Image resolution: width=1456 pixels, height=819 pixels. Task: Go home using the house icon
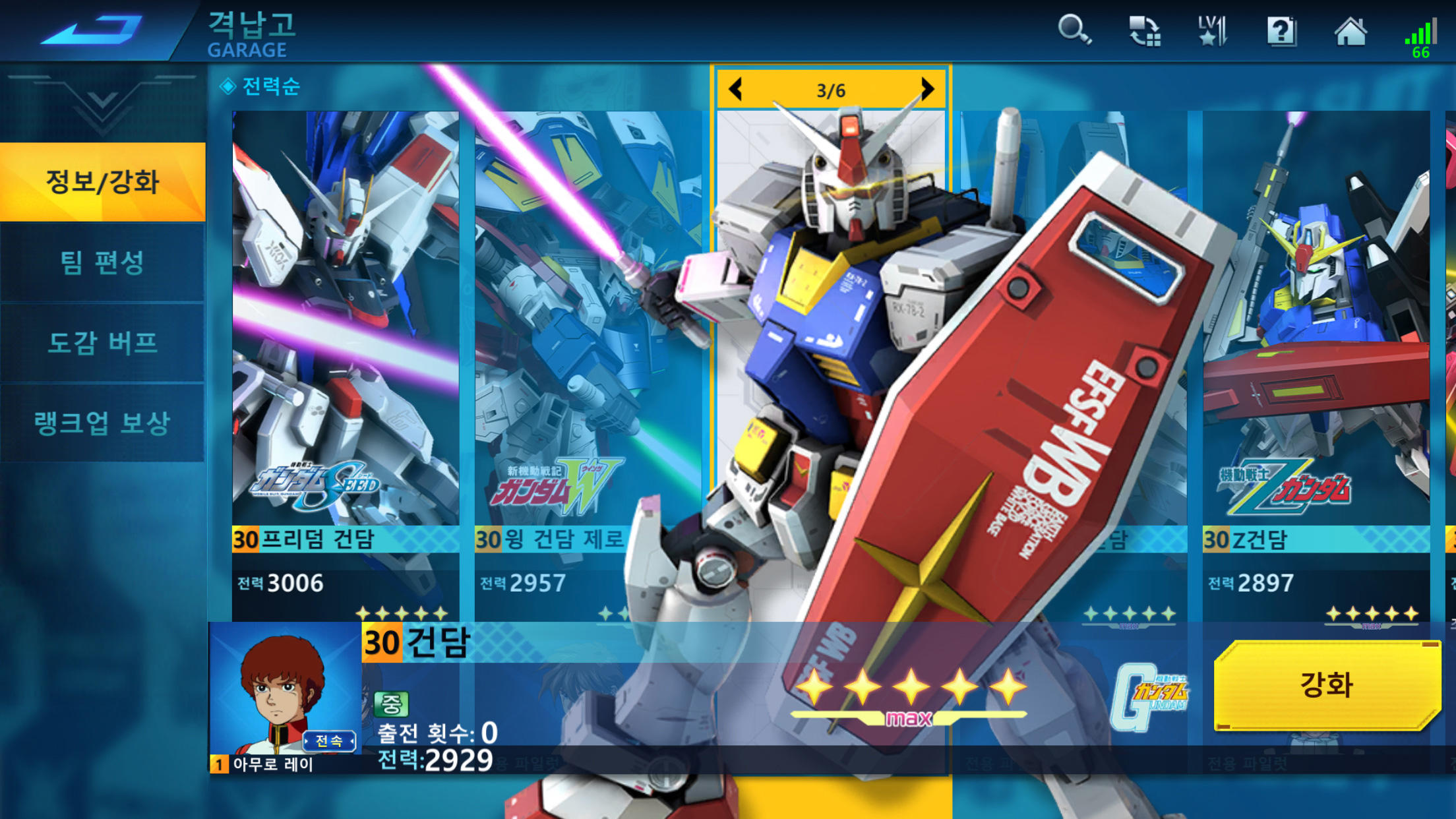[1350, 31]
